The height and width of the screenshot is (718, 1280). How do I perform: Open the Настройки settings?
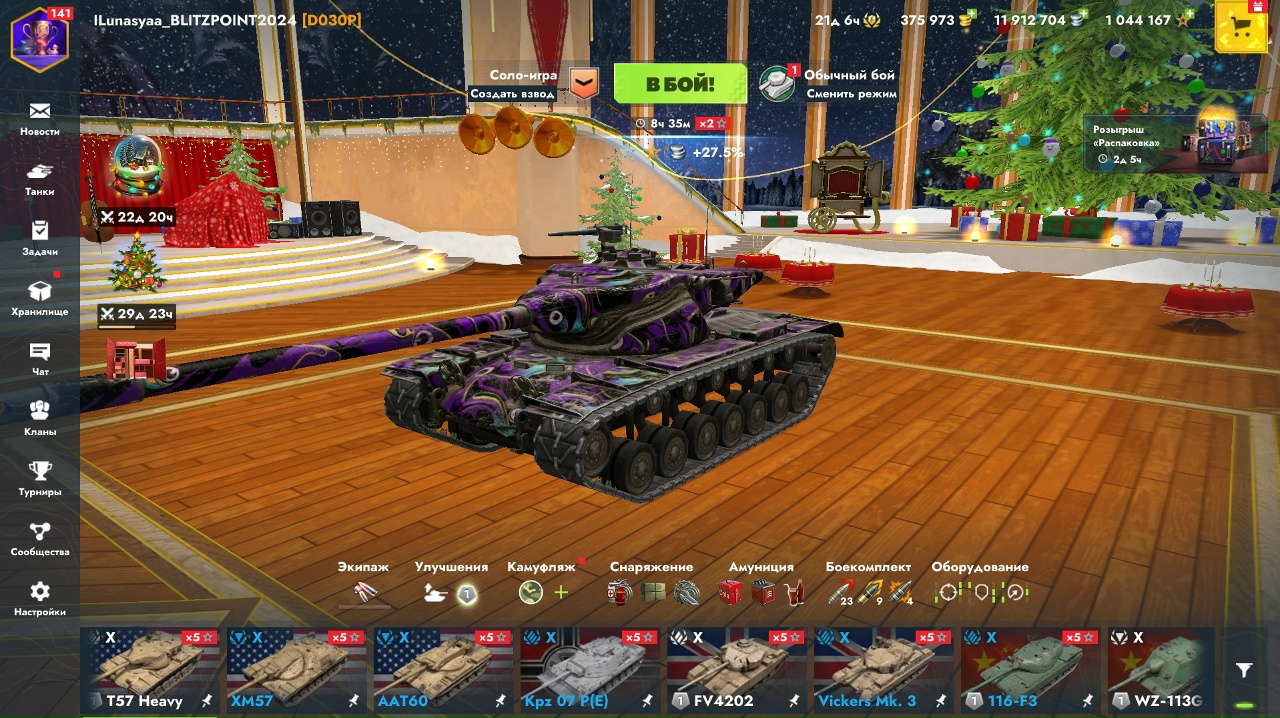pyautogui.click(x=40, y=598)
